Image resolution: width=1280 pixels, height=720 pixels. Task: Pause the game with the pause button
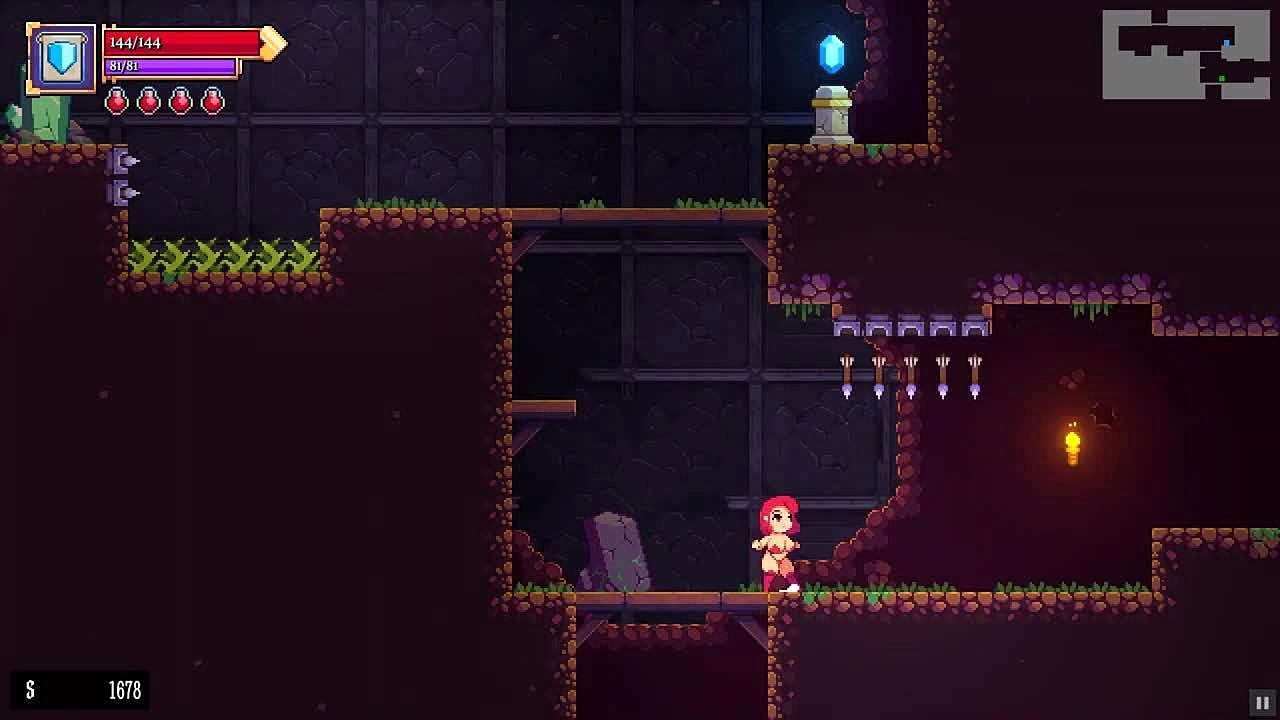pos(1262,702)
